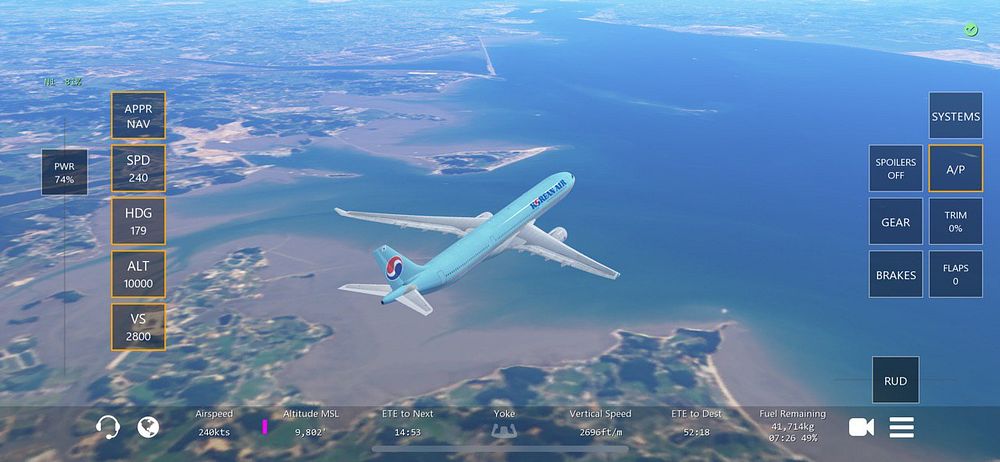Open the hamburger main menu
The width and height of the screenshot is (1000, 462).
(x=902, y=427)
